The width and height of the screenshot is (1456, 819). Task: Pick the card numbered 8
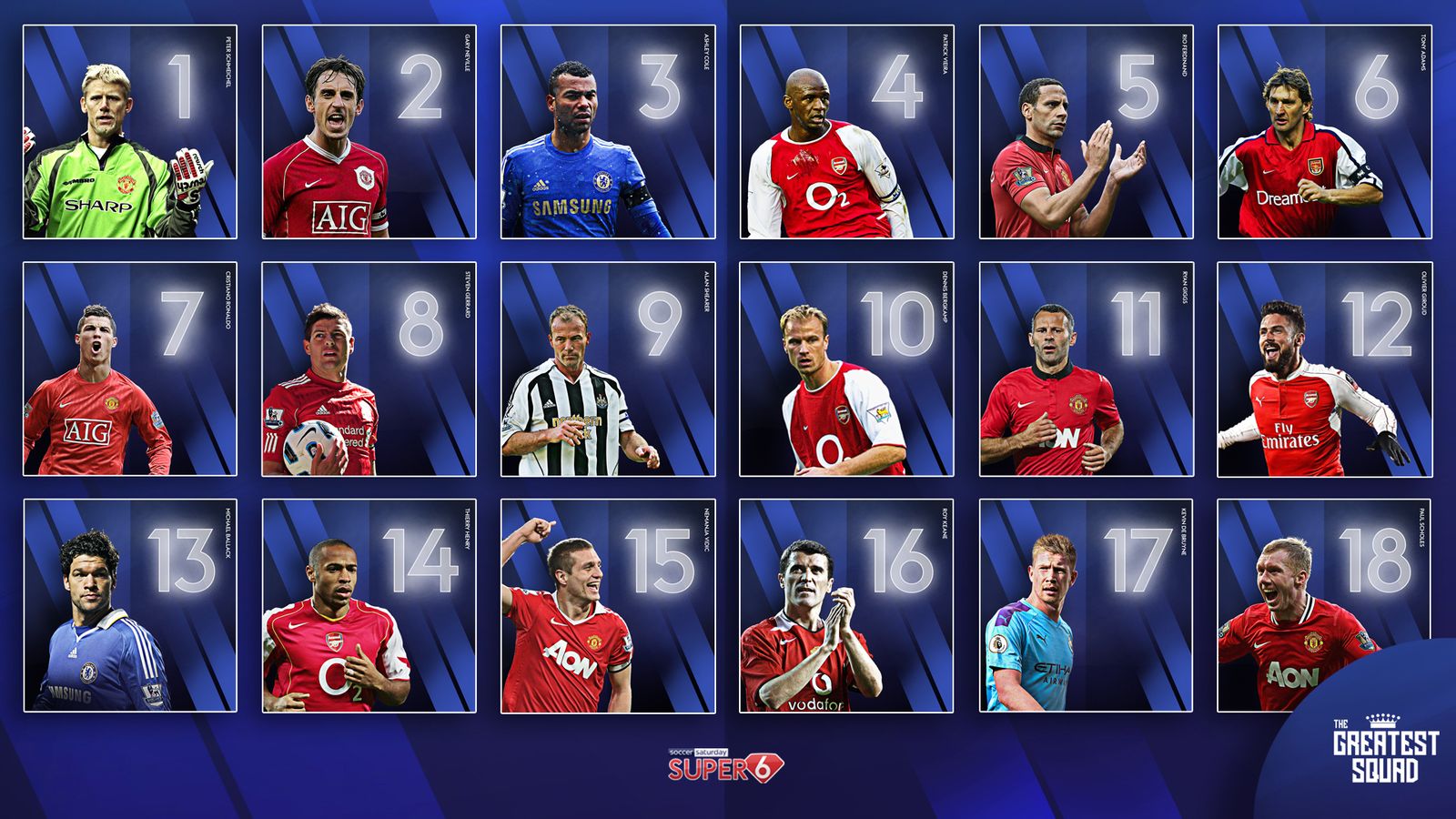pyautogui.click(x=369, y=369)
